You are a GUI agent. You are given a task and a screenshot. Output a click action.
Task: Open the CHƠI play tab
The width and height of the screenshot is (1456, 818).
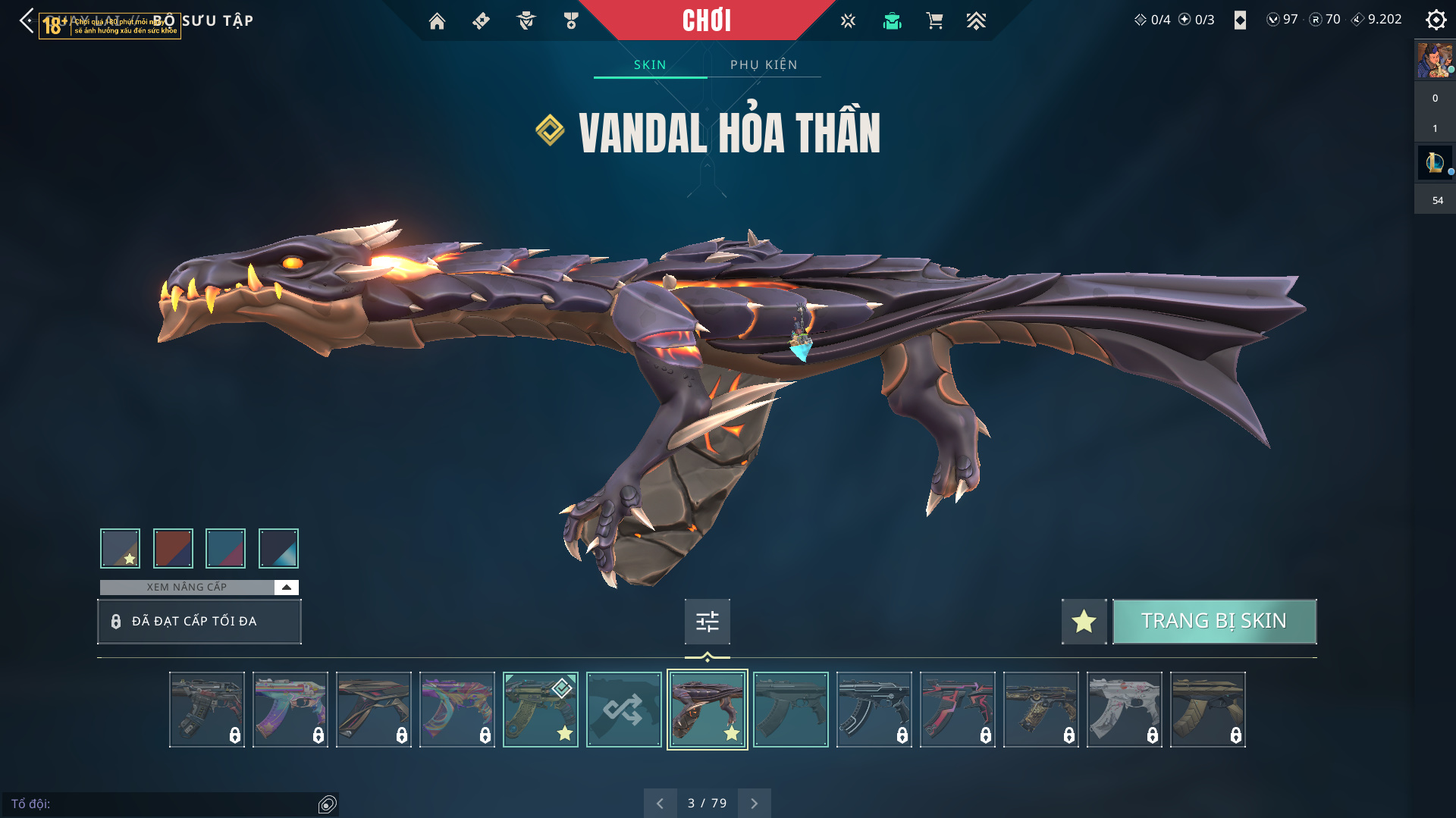[x=707, y=20]
